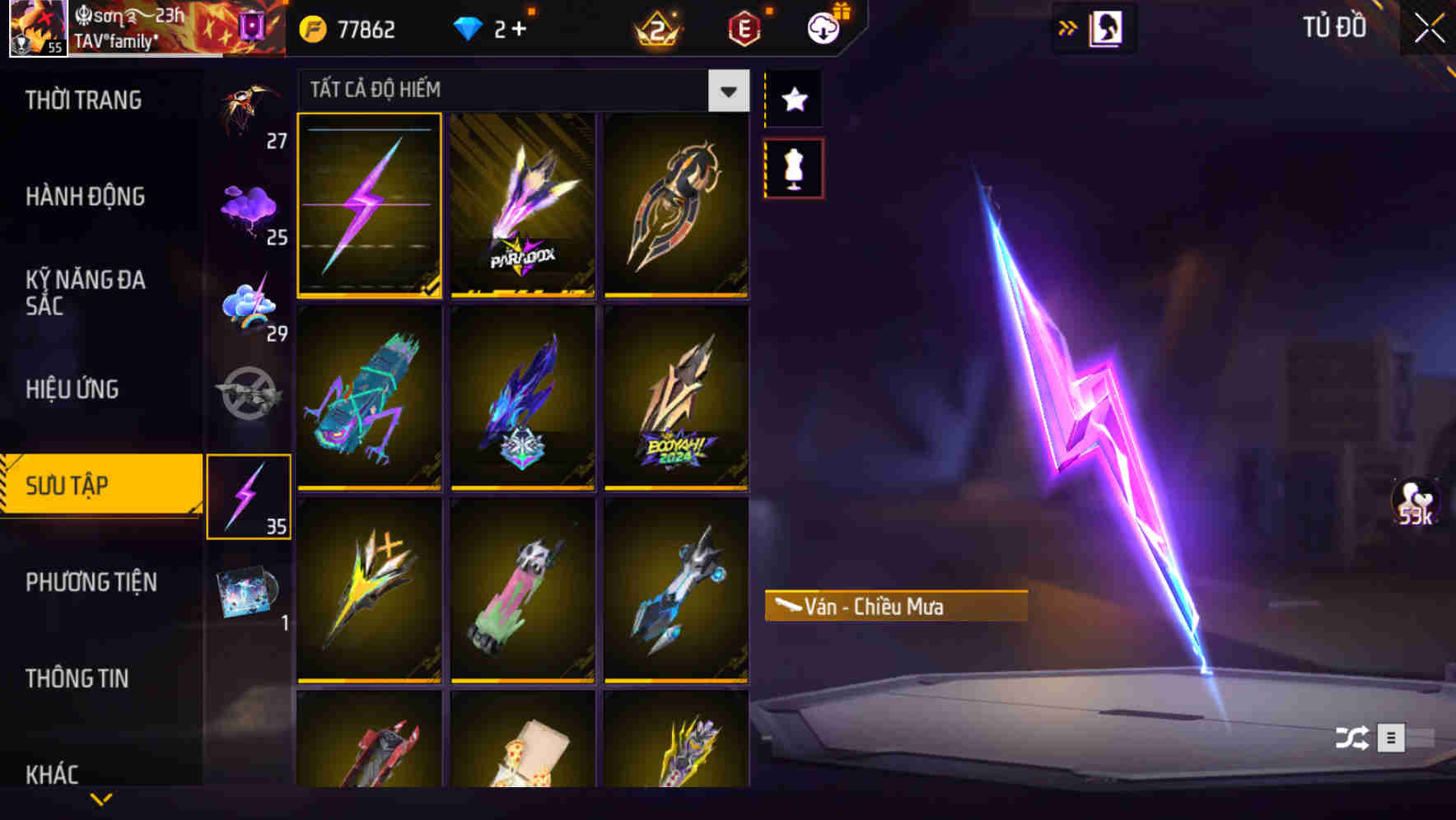Open the PHƯƠNG TIỆN menu item
The height and width of the screenshot is (820, 1456).
pos(91,582)
